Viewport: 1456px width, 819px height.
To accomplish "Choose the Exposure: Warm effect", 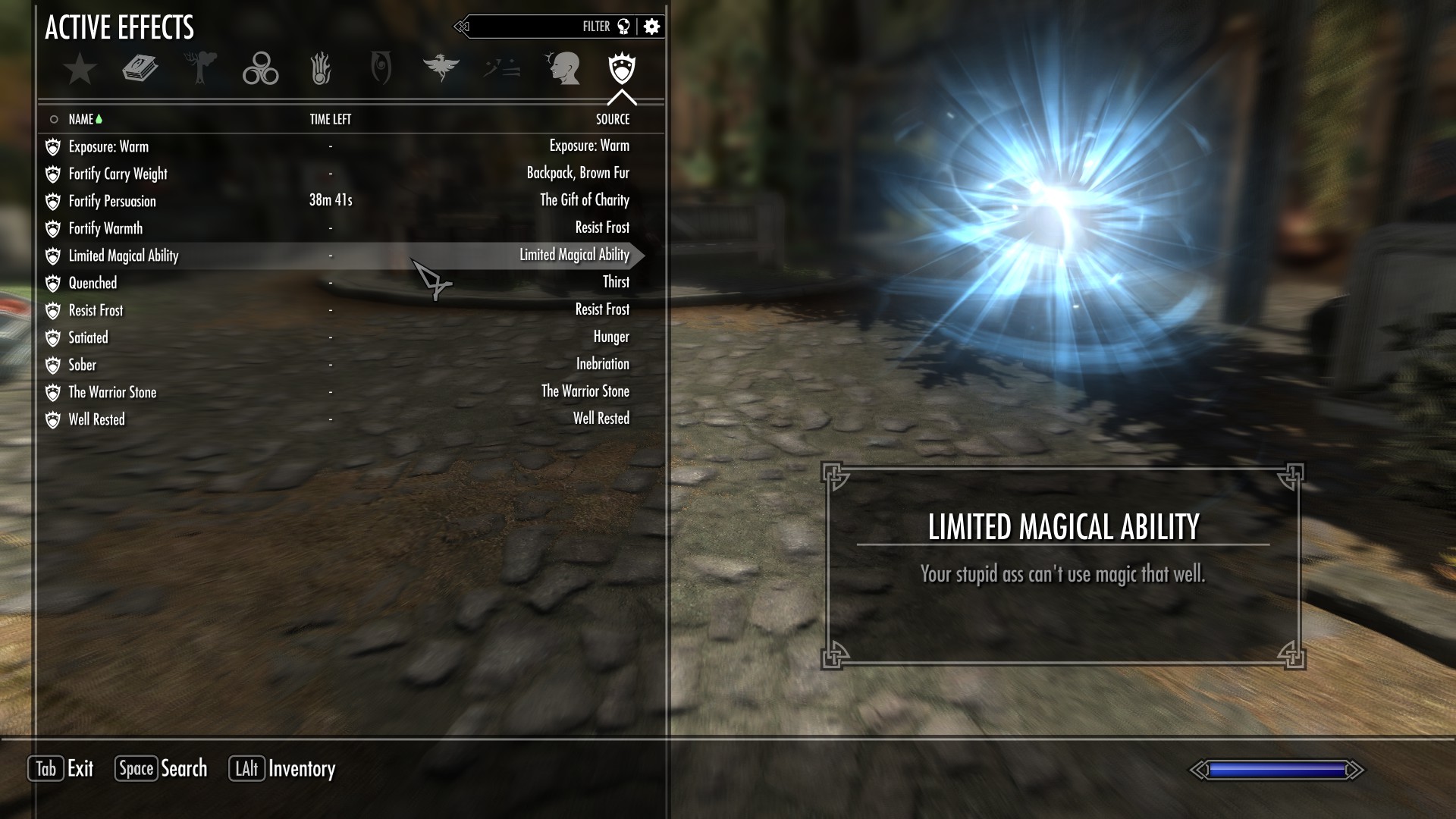I will click(108, 146).
